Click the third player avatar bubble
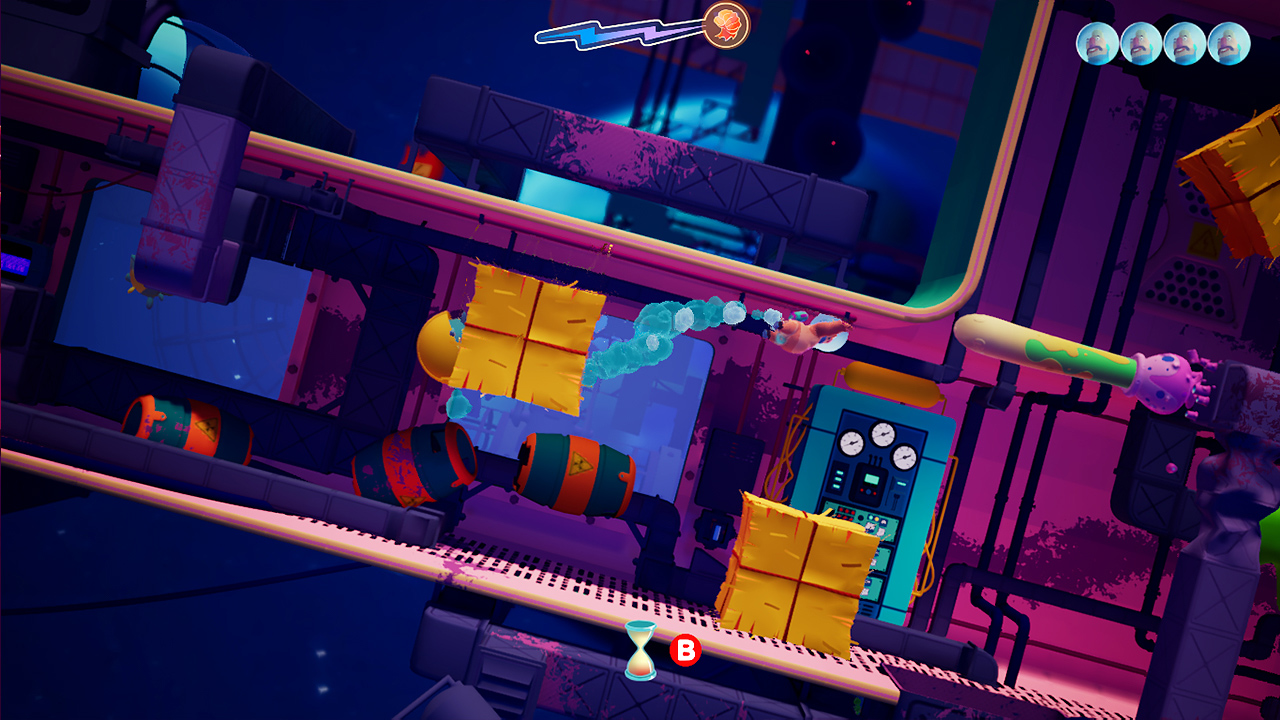 [1184, 44]
